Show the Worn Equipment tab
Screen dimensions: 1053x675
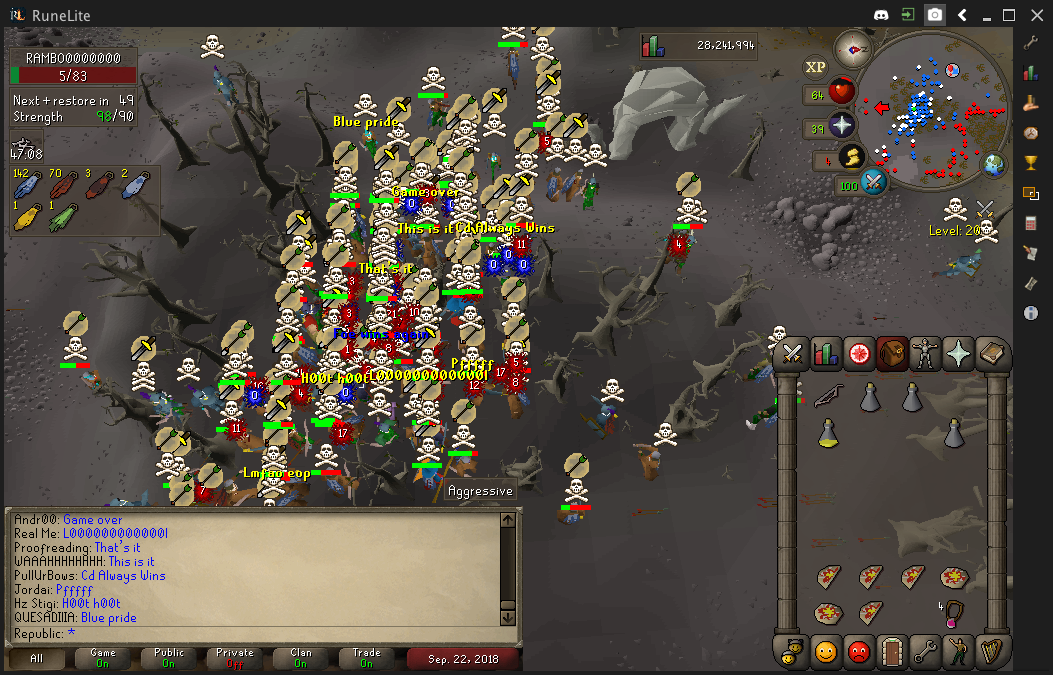926,353
